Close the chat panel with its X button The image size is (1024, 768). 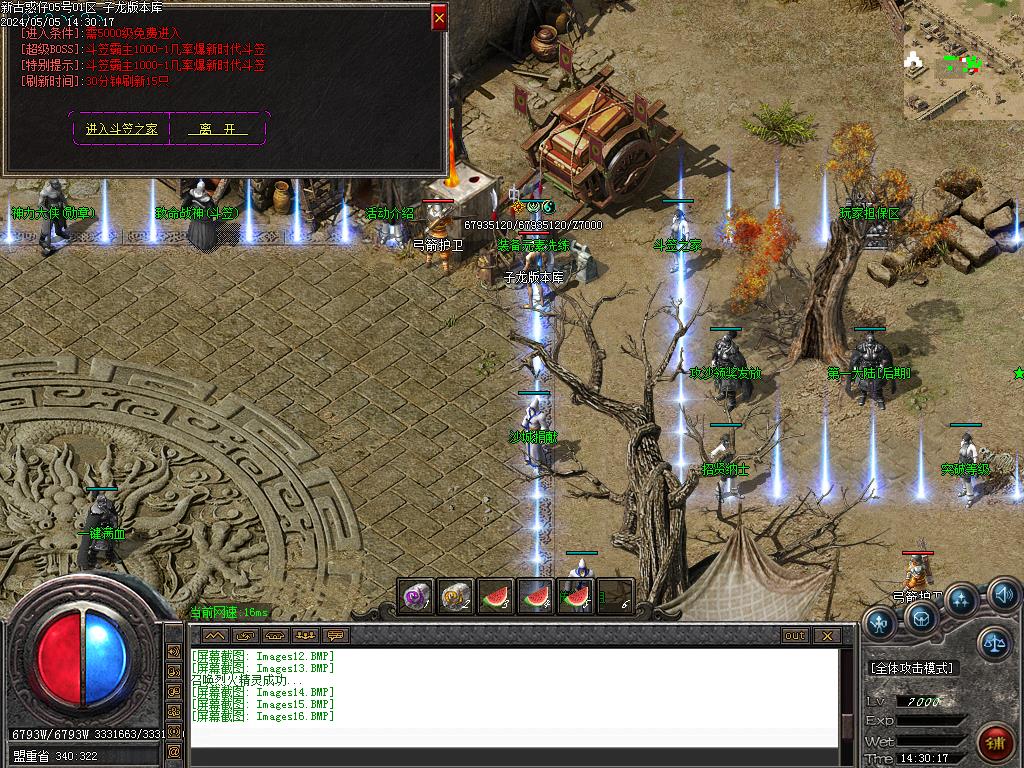pyautogui.click(x=826, y=635)
